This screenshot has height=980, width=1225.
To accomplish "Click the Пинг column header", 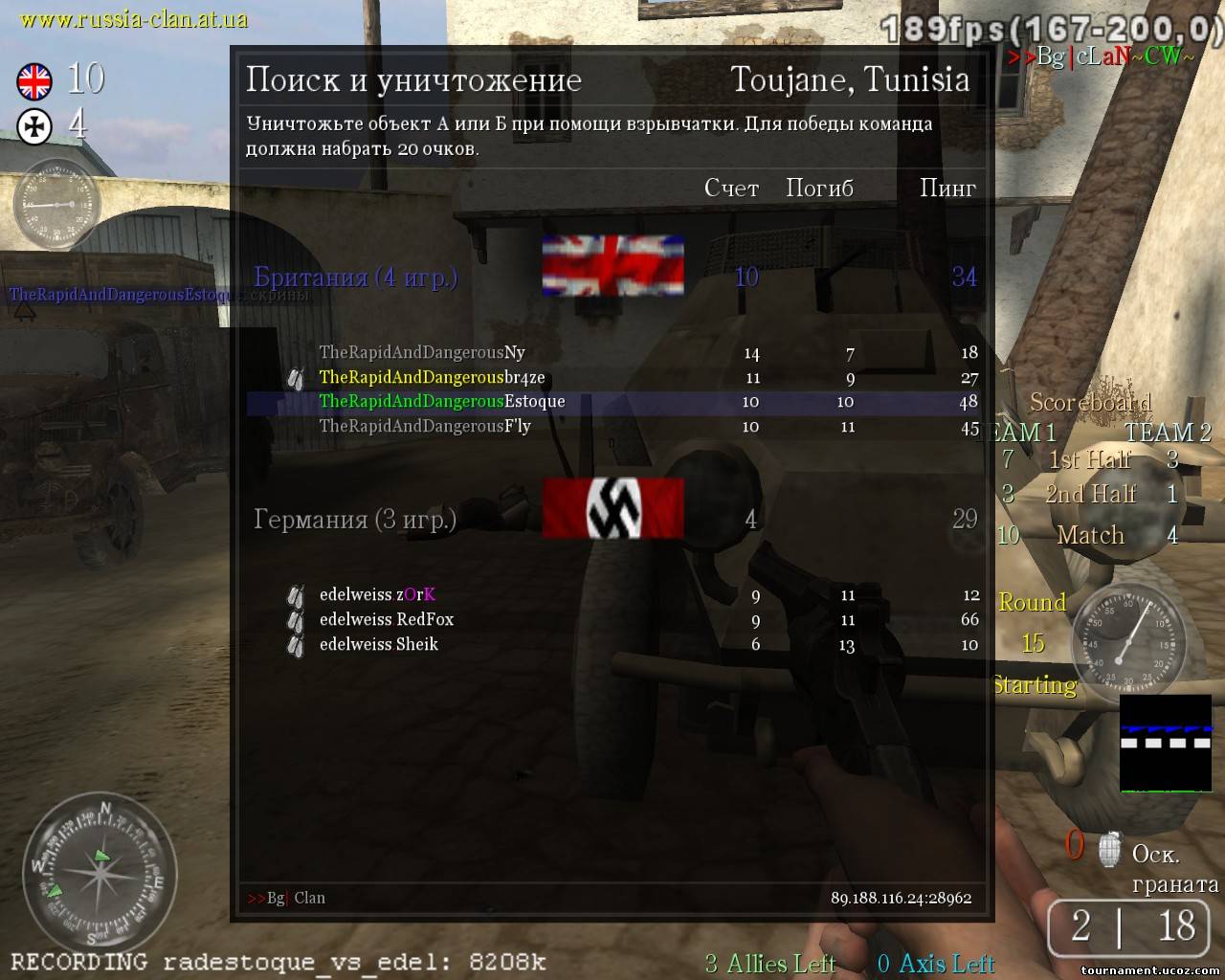I will tap(947, 189).
